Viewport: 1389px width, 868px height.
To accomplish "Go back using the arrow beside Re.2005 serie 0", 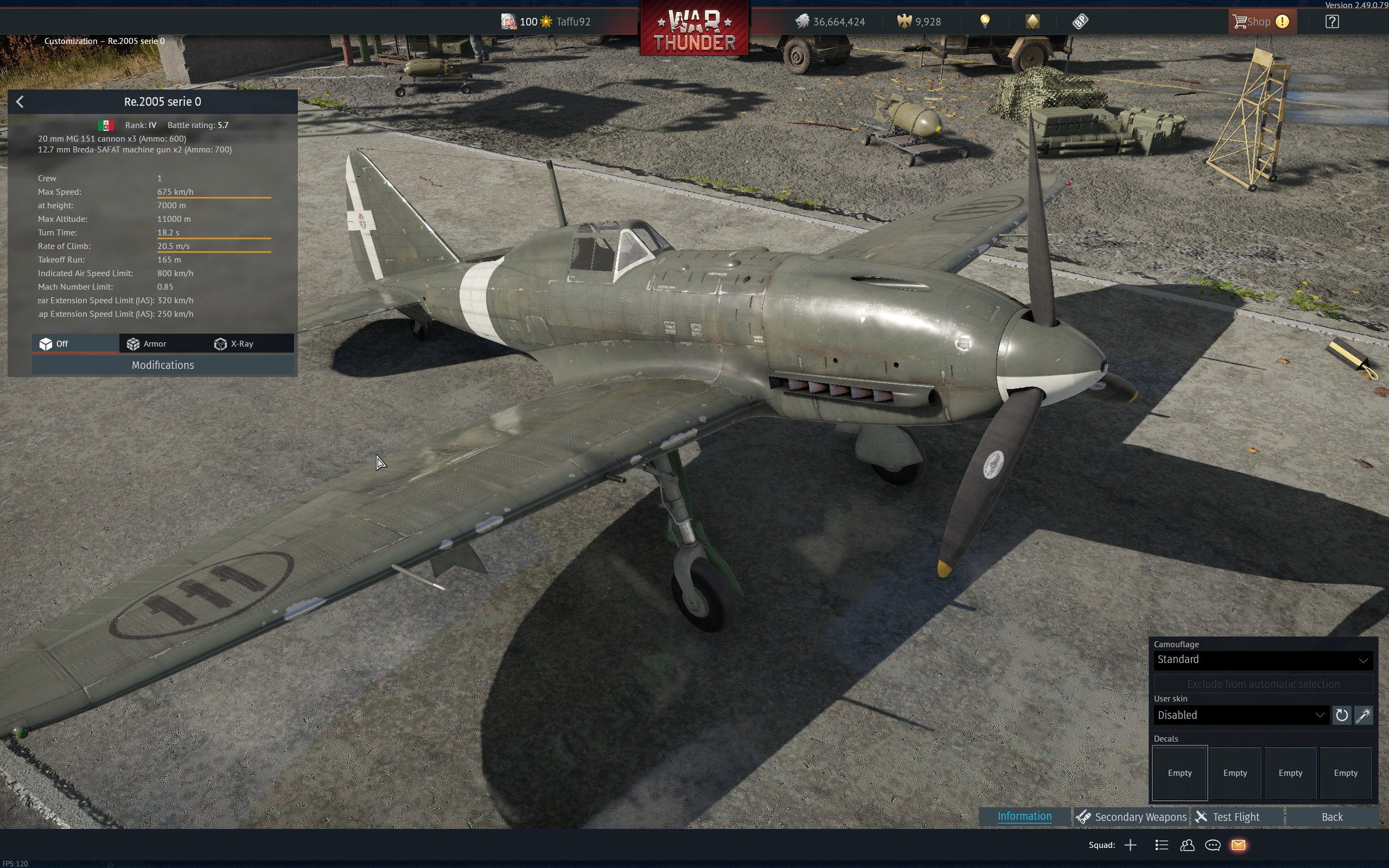I will tap(20, 102).
